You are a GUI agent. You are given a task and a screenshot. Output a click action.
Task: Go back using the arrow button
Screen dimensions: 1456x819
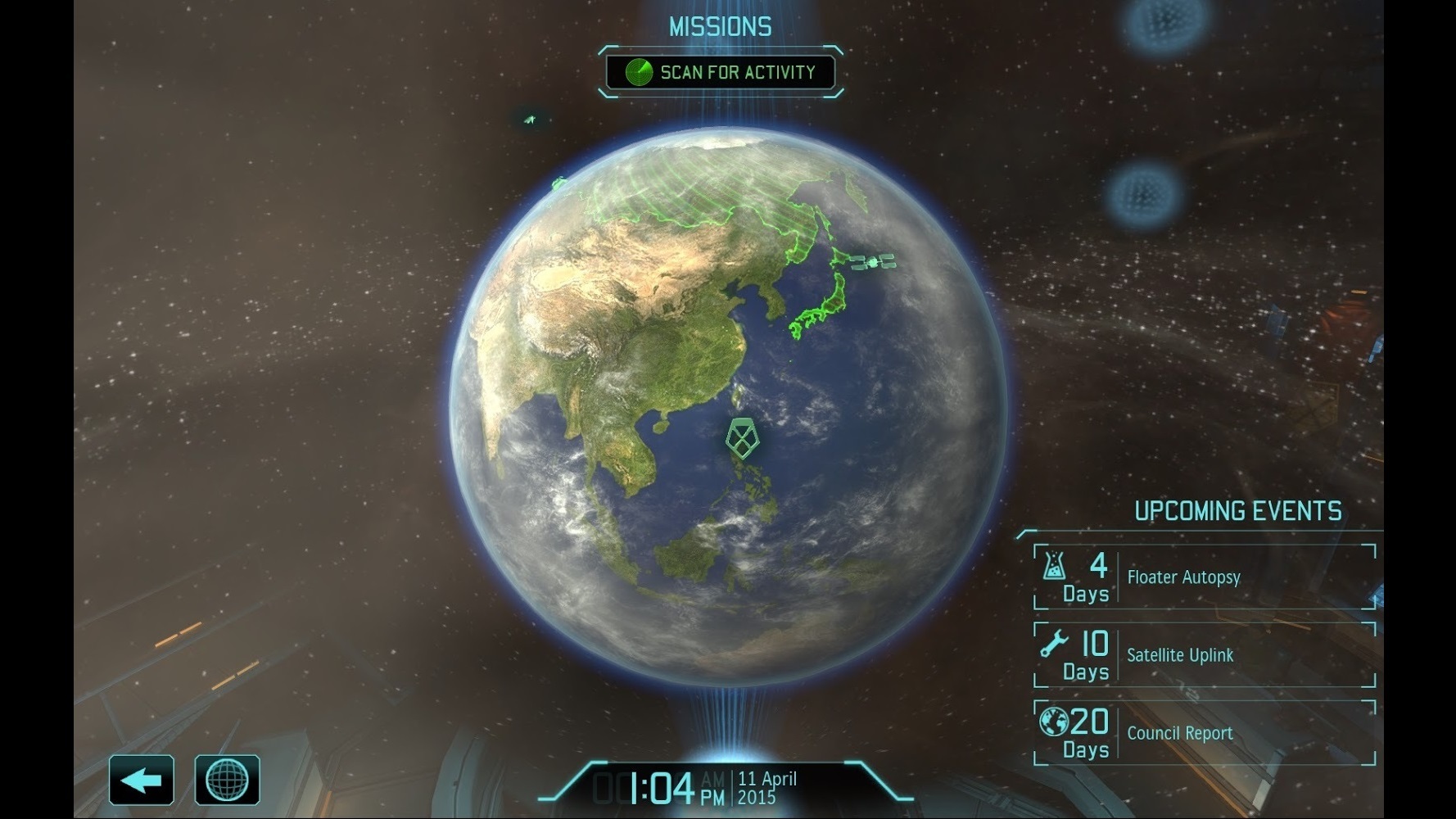coord(142,780)
